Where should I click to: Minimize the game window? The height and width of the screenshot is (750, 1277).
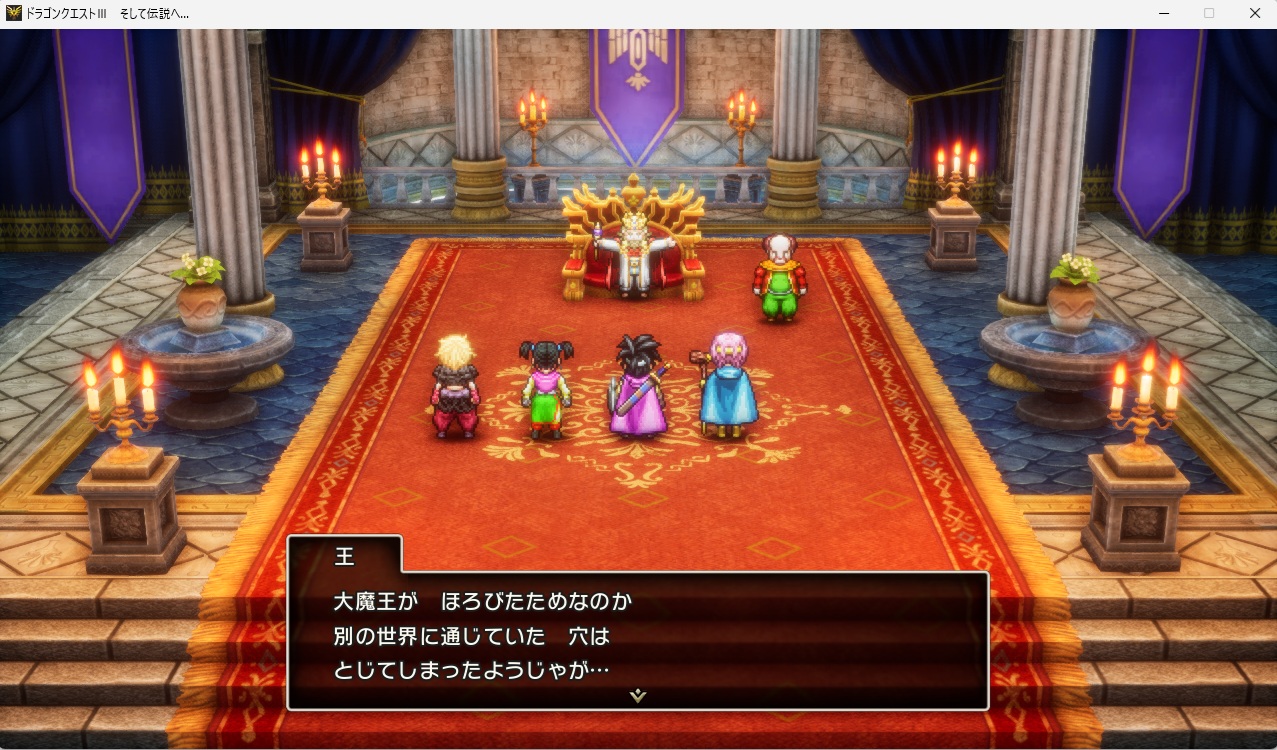tap(1164, 14)
